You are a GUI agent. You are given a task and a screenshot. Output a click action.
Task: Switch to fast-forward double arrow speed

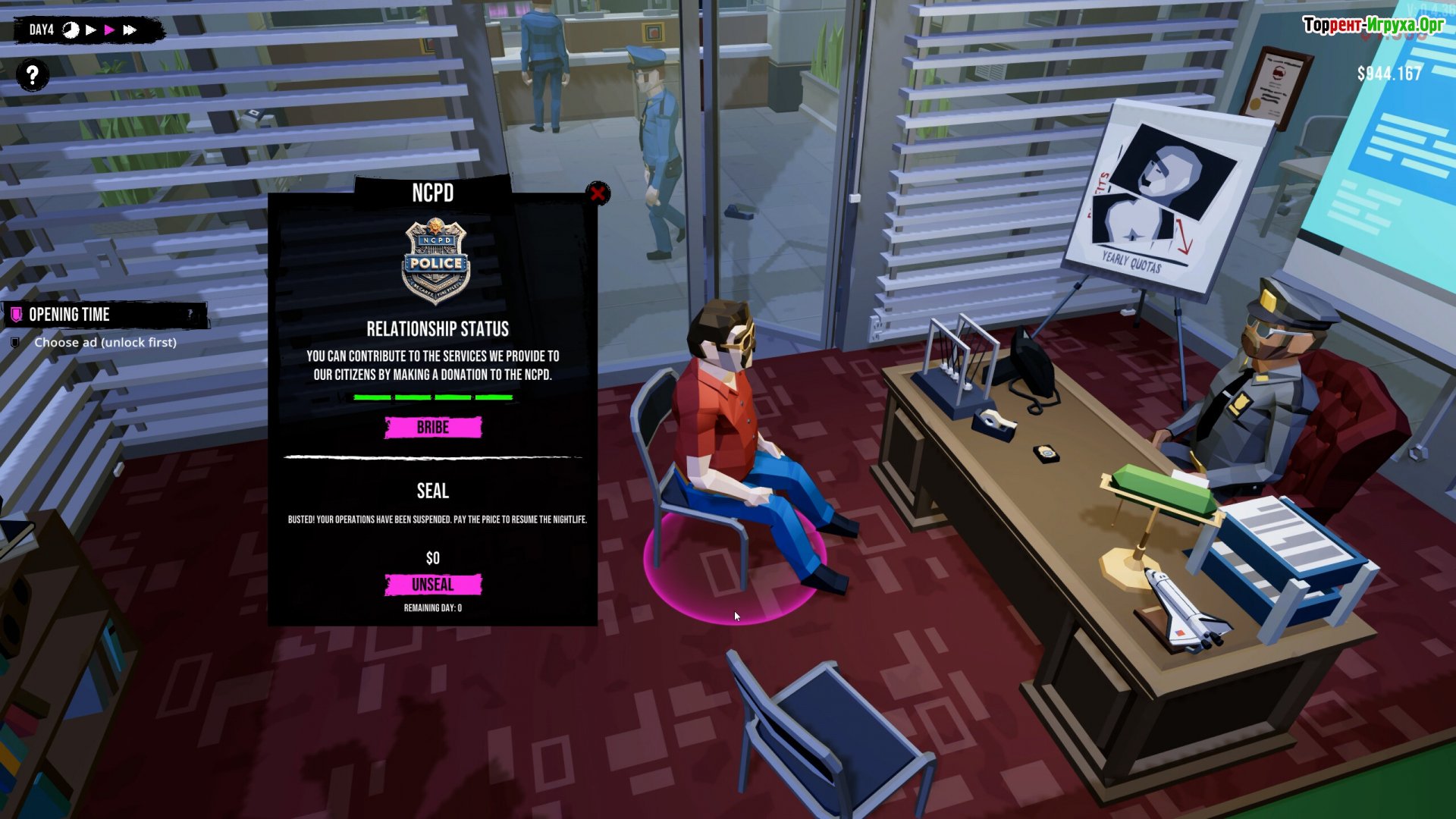tap(130, 30)
